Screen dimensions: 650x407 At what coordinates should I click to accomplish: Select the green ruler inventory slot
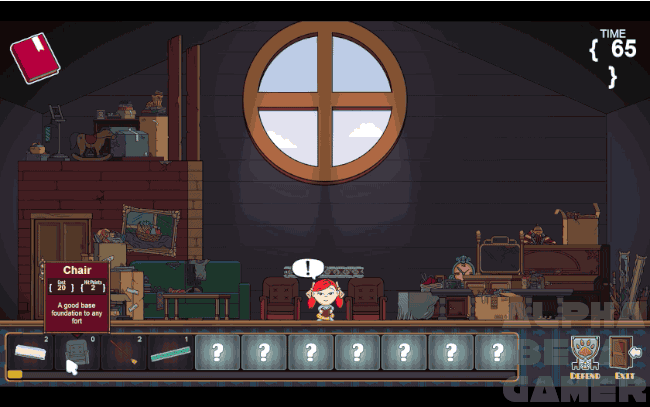pos(171,353)
